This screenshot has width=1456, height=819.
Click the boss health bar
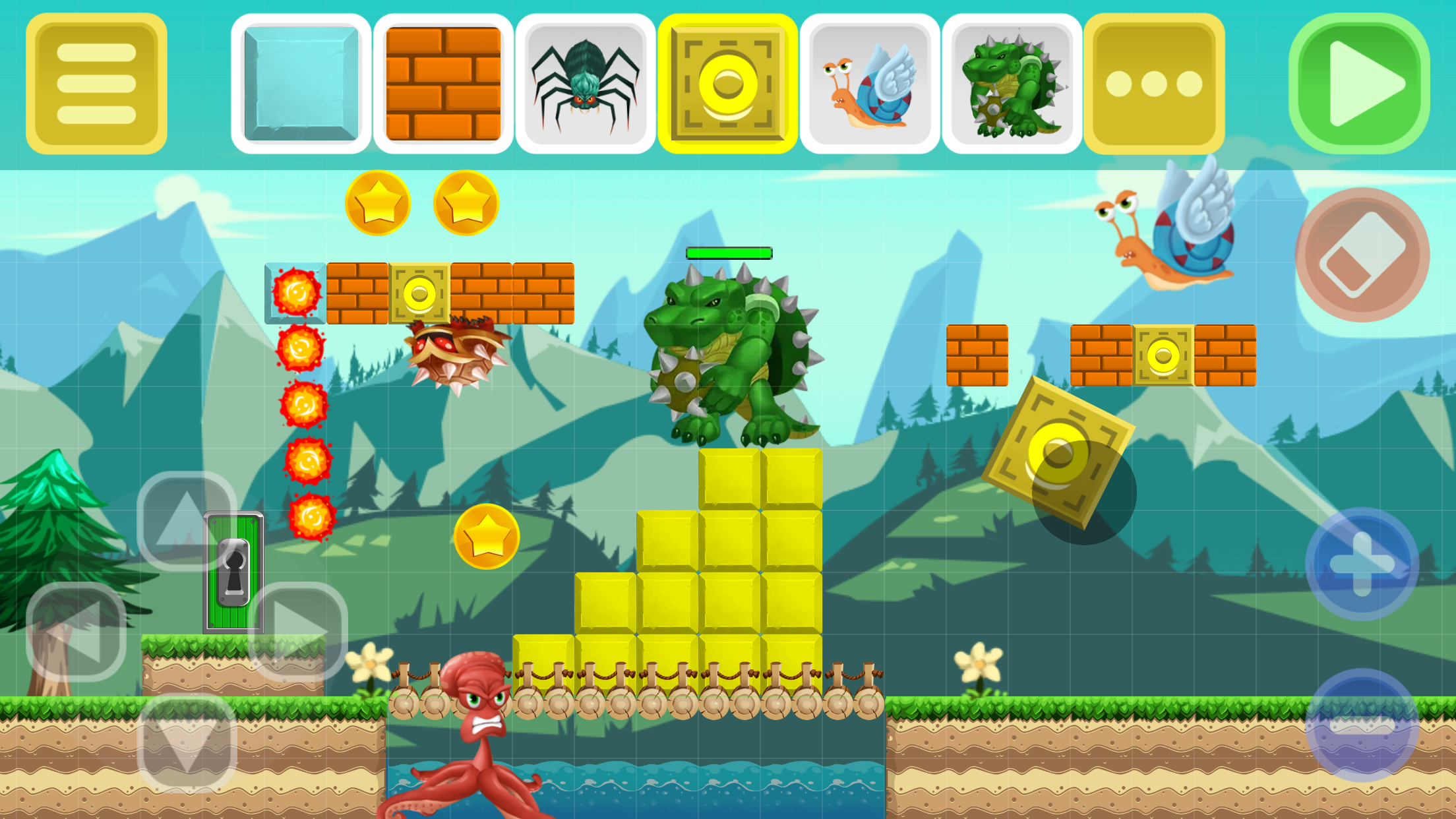tap(729, 251)
